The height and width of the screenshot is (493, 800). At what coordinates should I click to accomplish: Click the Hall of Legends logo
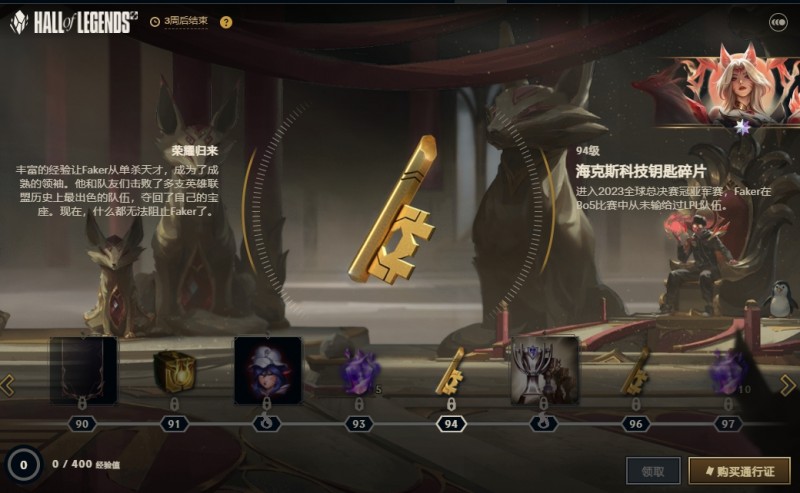72,22
